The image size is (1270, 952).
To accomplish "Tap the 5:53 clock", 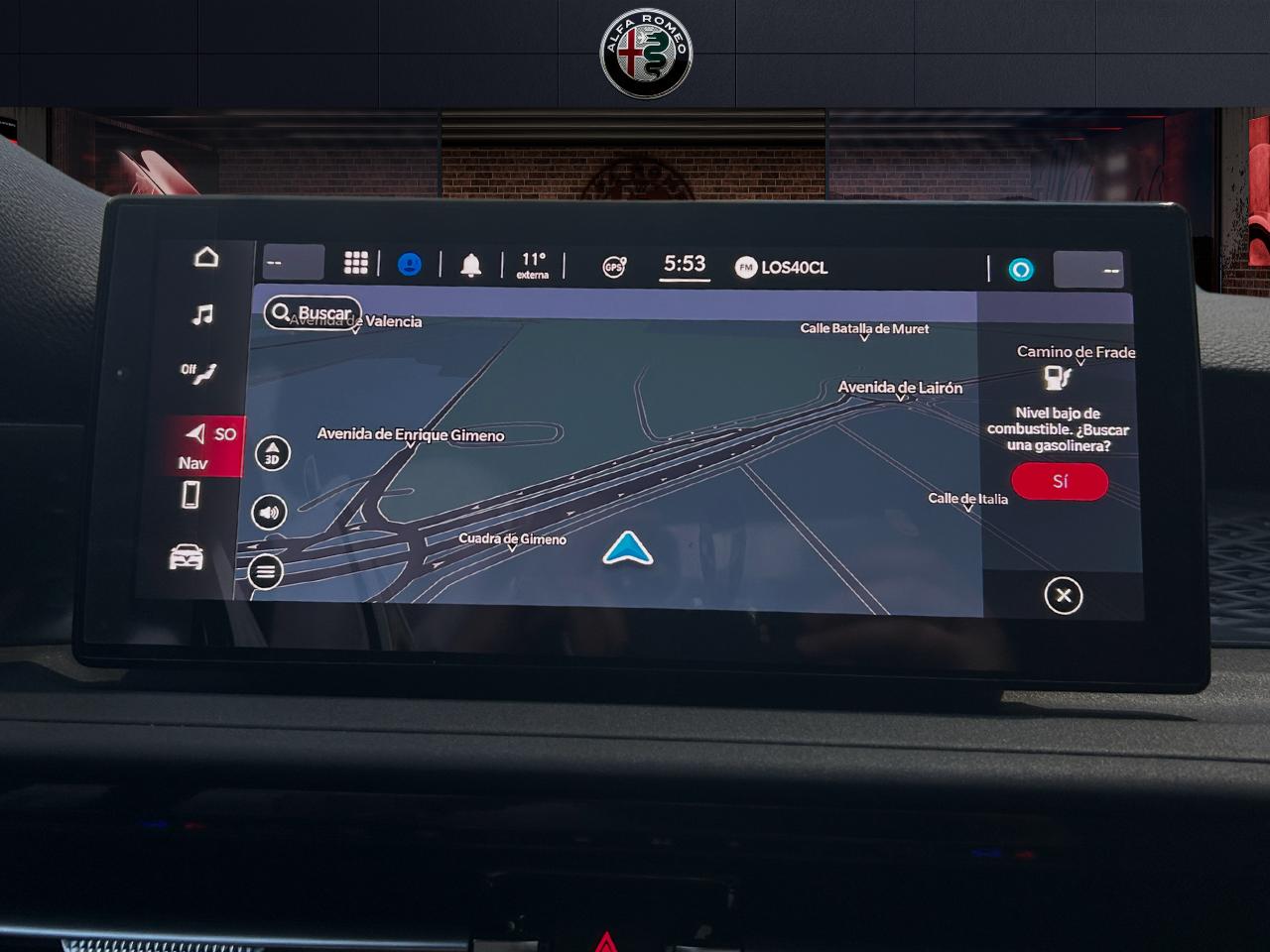I will pyautogui.click(x=685, y=265).
